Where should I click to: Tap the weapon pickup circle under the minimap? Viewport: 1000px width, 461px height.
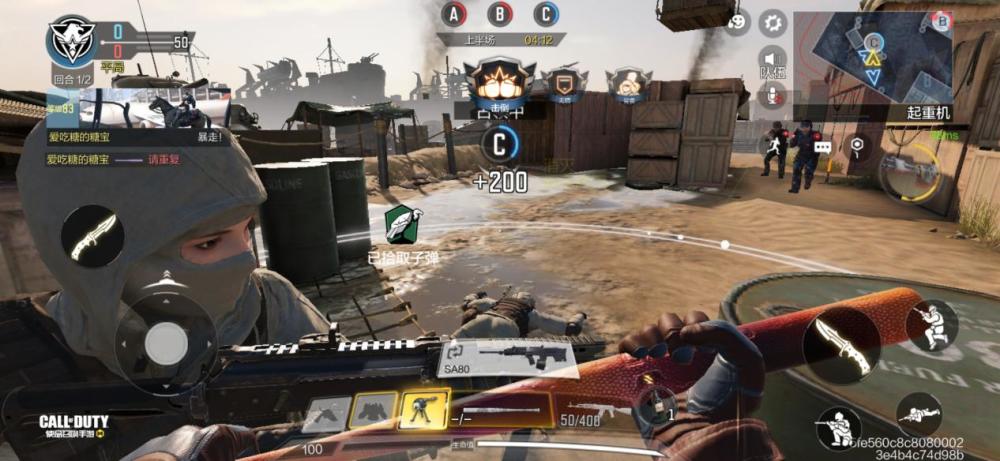[908, 172]
